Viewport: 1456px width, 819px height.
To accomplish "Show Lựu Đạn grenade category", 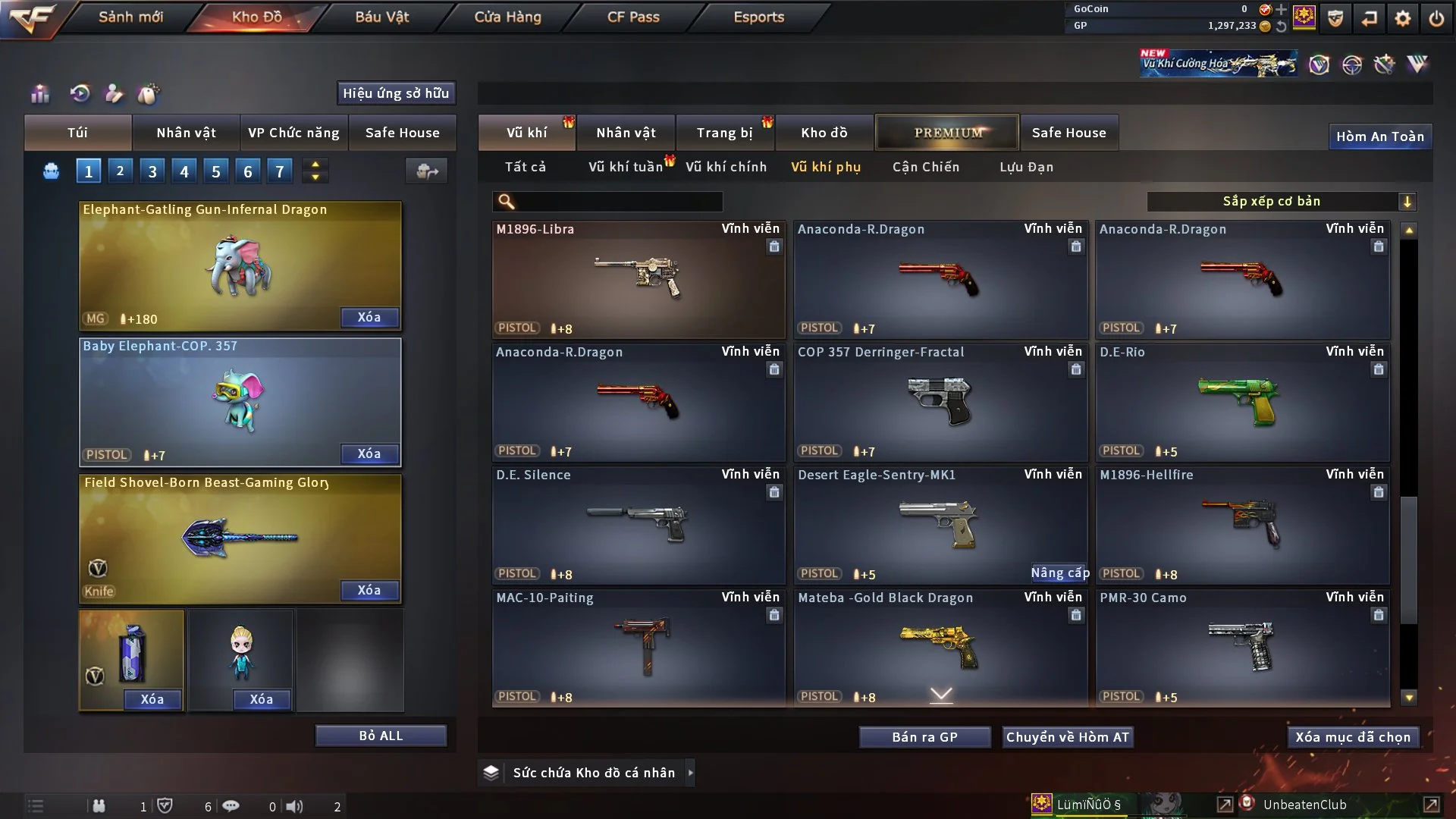I will click(x=1026, y=167).
